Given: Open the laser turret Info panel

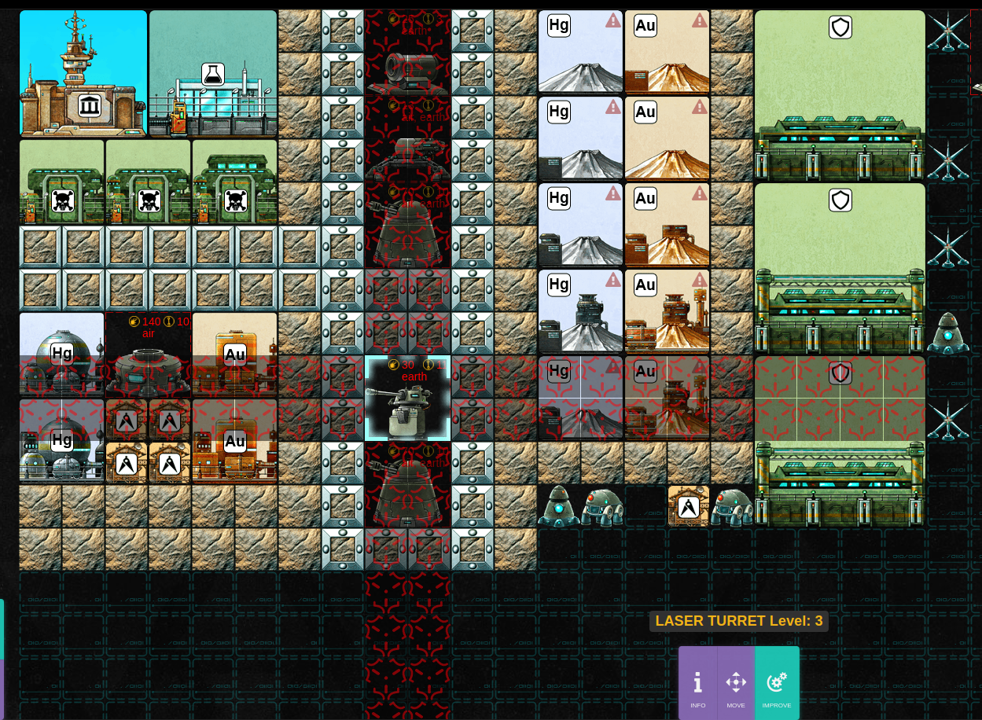Looking at the screenshot, I should click(x=697, y=685).
